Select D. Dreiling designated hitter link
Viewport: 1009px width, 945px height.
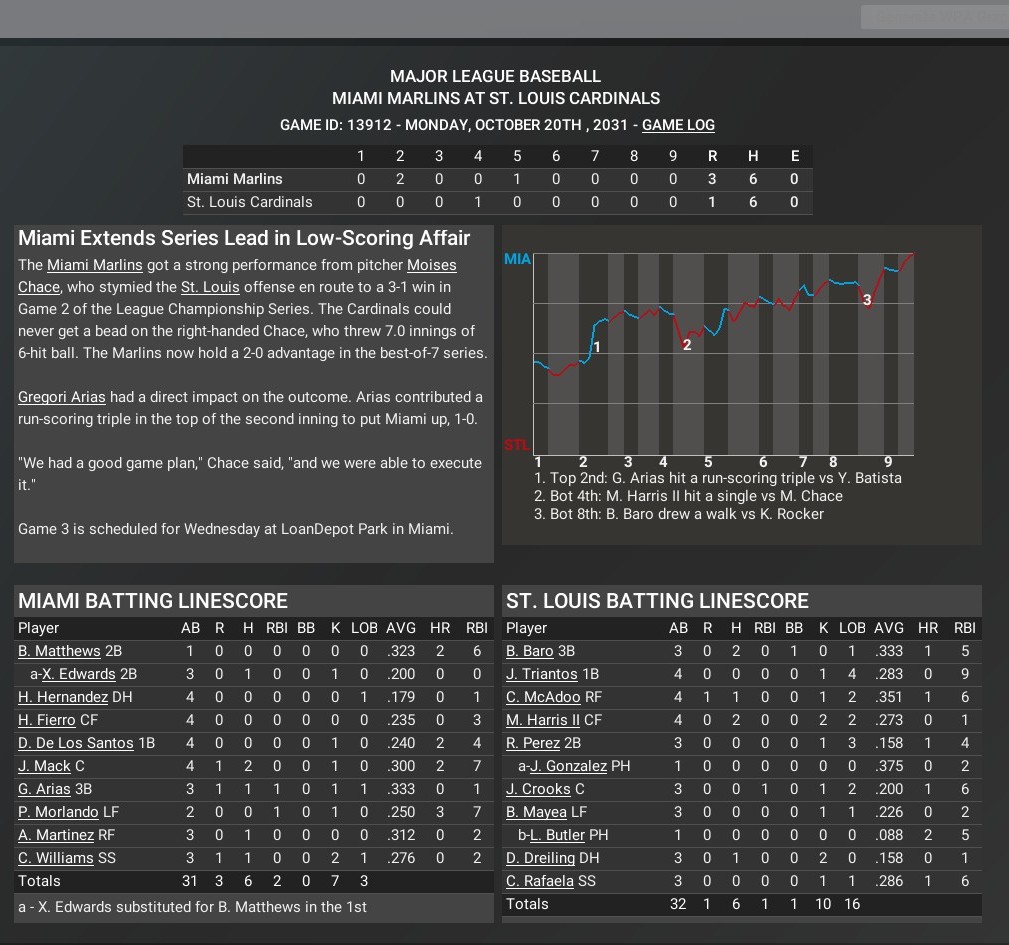(x=540, y=858)
